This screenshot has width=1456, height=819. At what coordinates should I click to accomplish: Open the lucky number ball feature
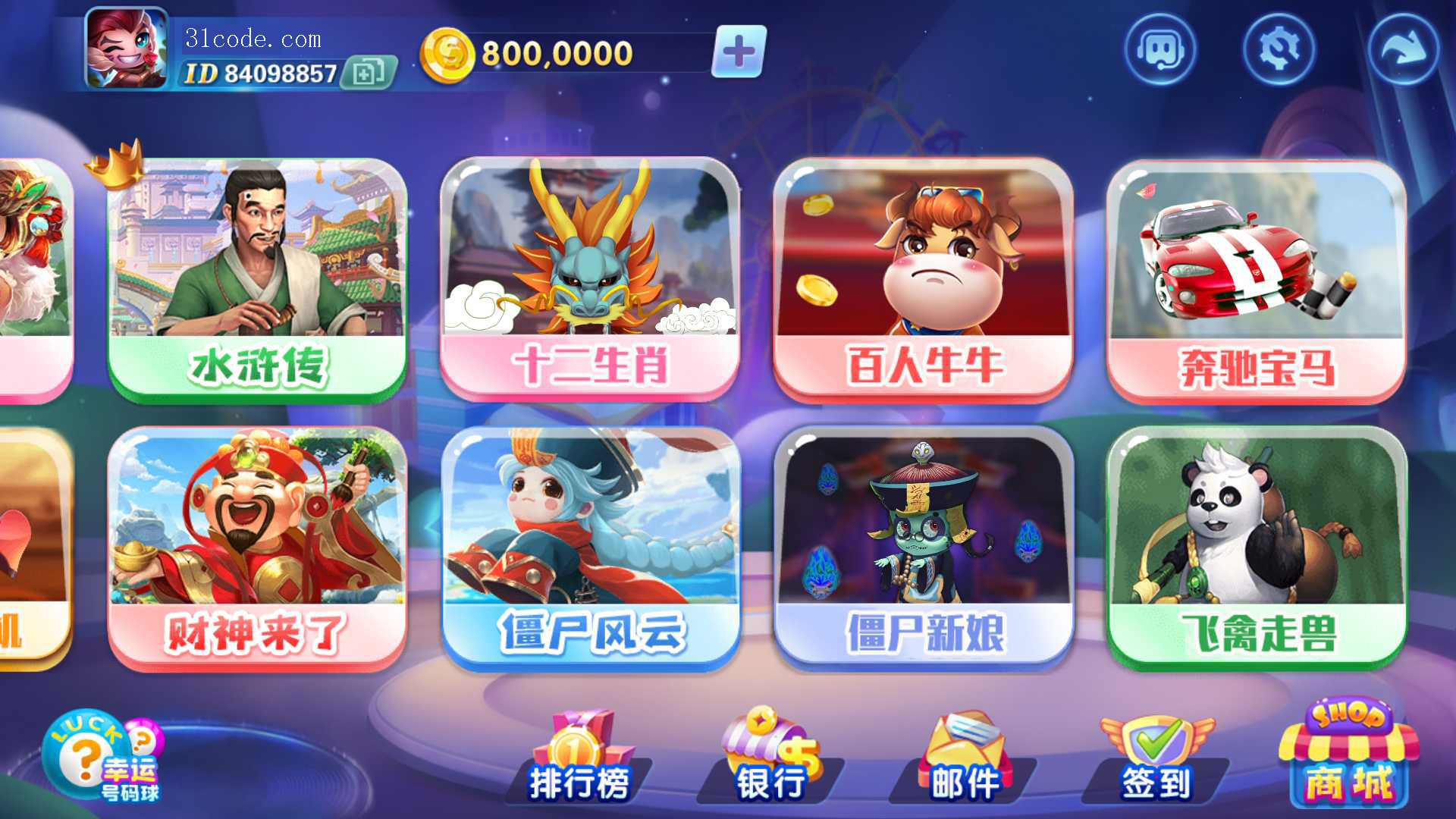click(102, 757)
